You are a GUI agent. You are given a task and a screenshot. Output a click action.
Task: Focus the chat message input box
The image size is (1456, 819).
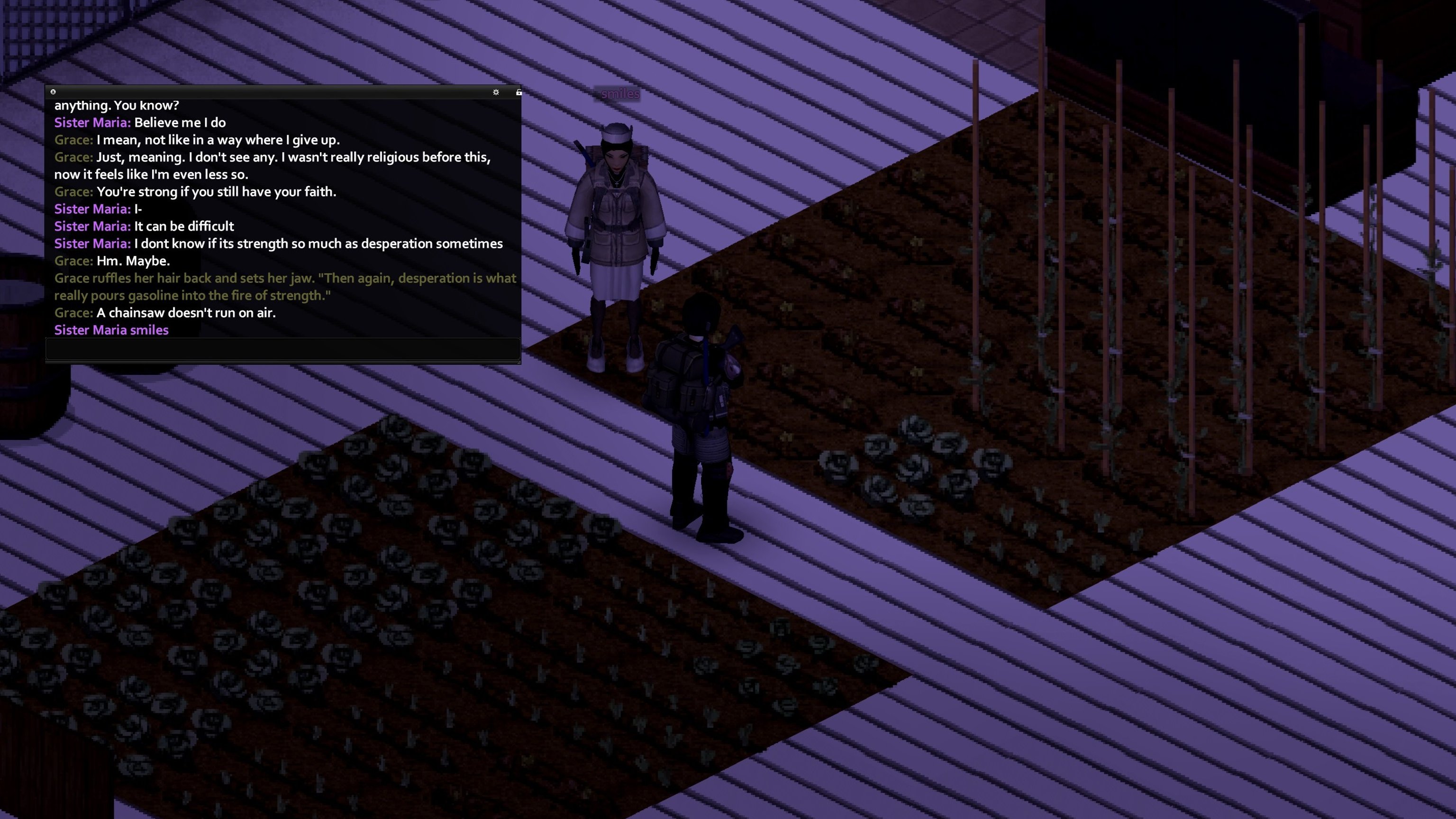(282, 349)
